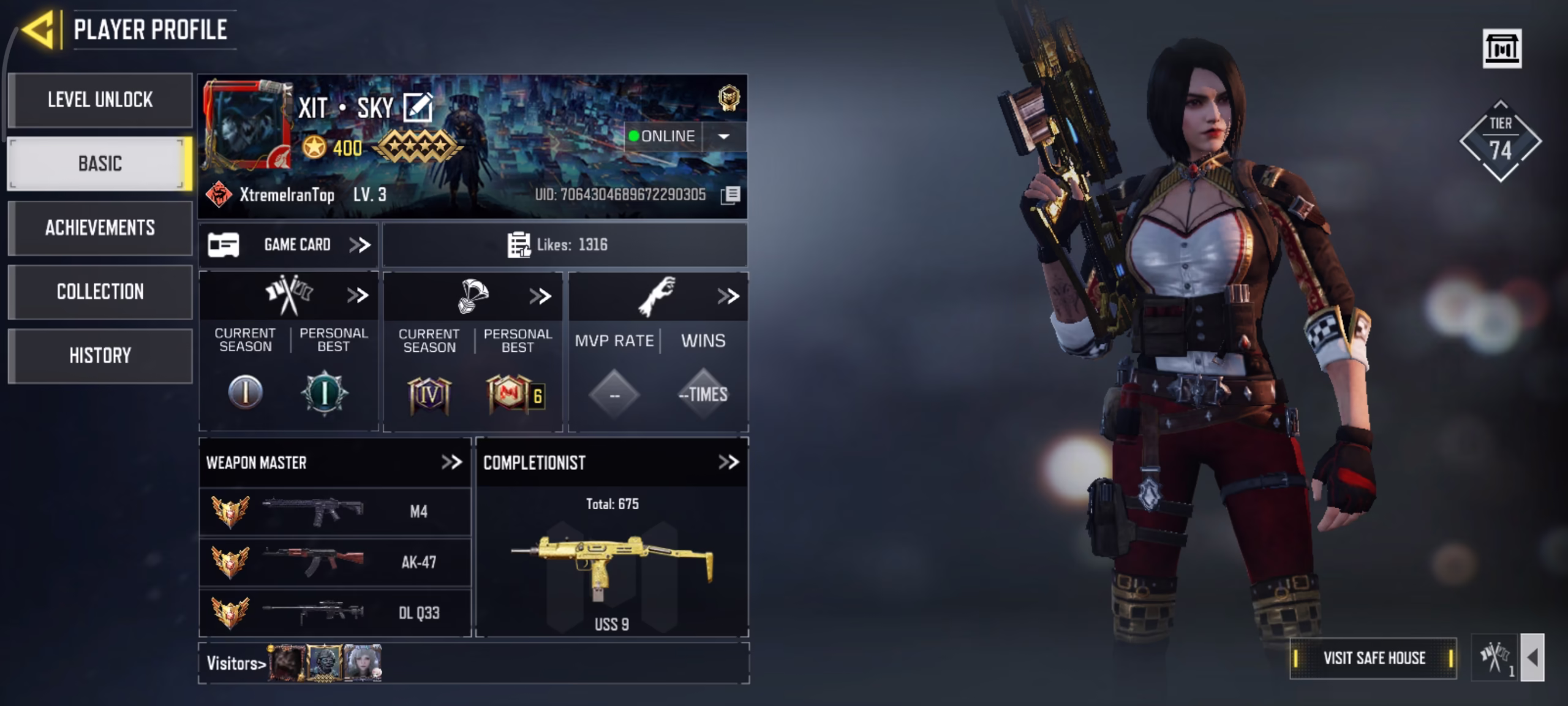Open the Tier 74 badge

(1500, 142)
